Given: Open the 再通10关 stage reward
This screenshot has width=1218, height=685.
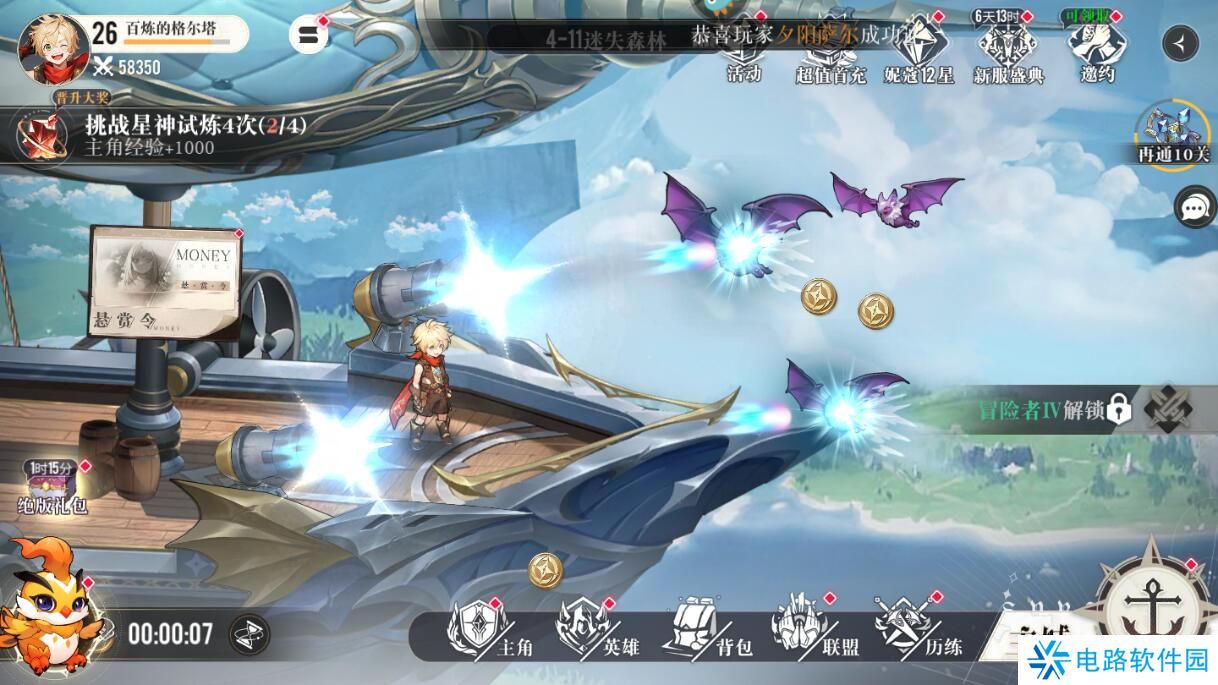Looking at the screenshot, I should [1173, 133].
